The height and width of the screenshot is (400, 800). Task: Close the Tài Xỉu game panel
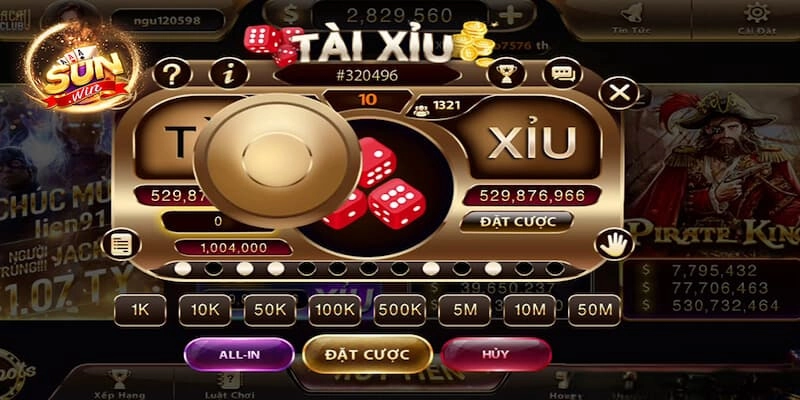tap(620, 93)
